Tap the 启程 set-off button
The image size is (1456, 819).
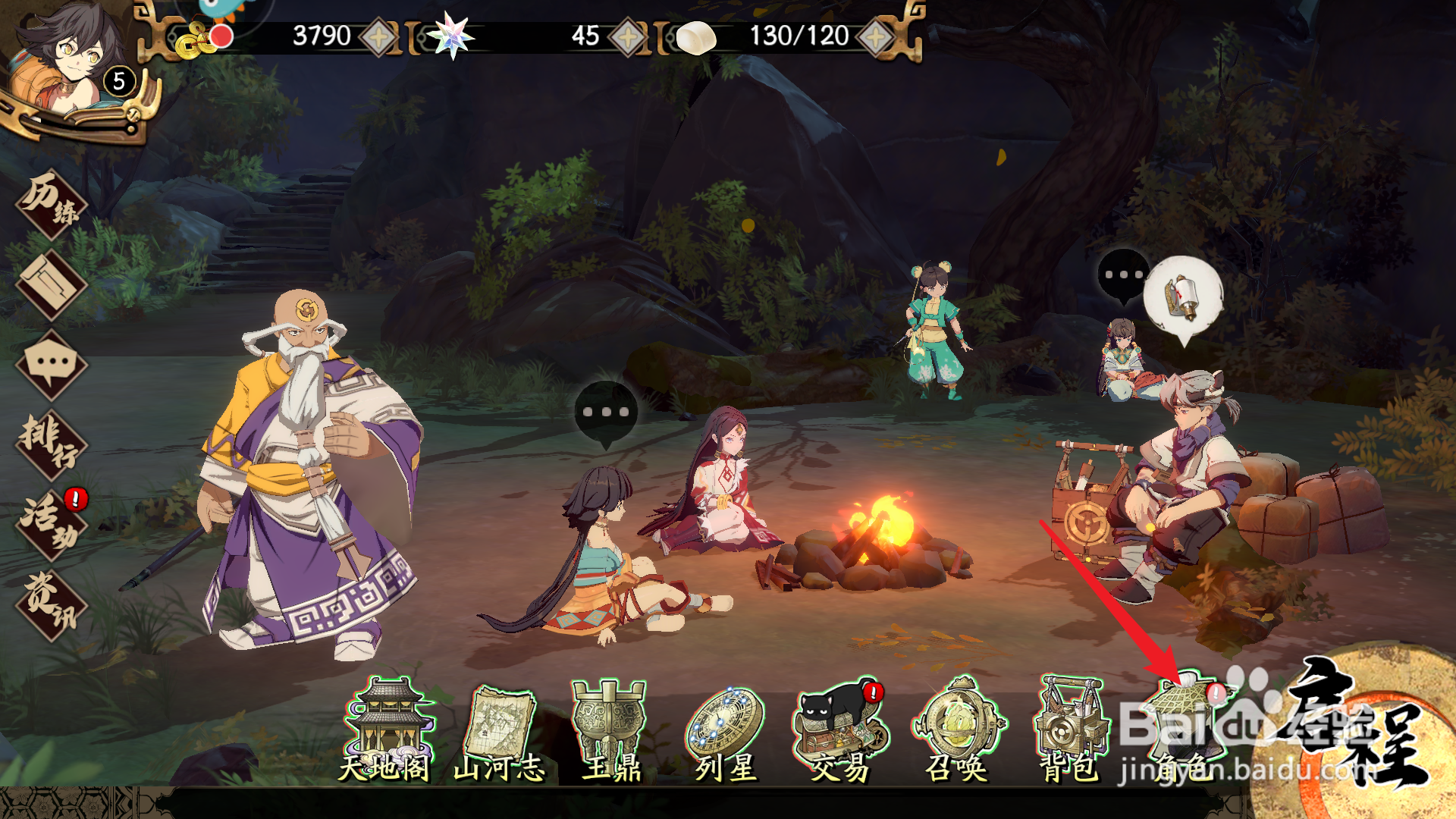coord(1357,728)
